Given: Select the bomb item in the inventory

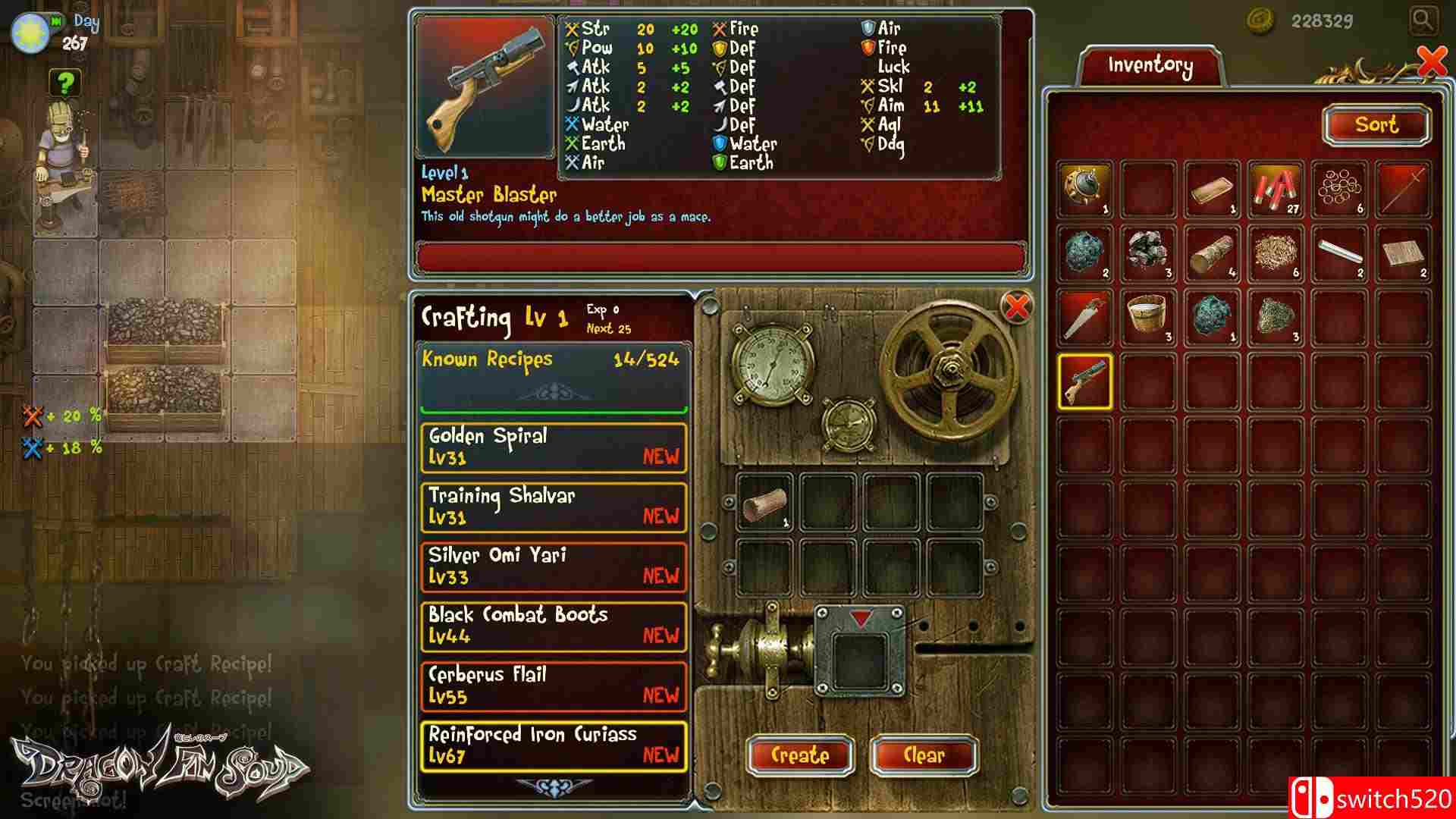Looking at the screenshot, I should (1083, 190).
